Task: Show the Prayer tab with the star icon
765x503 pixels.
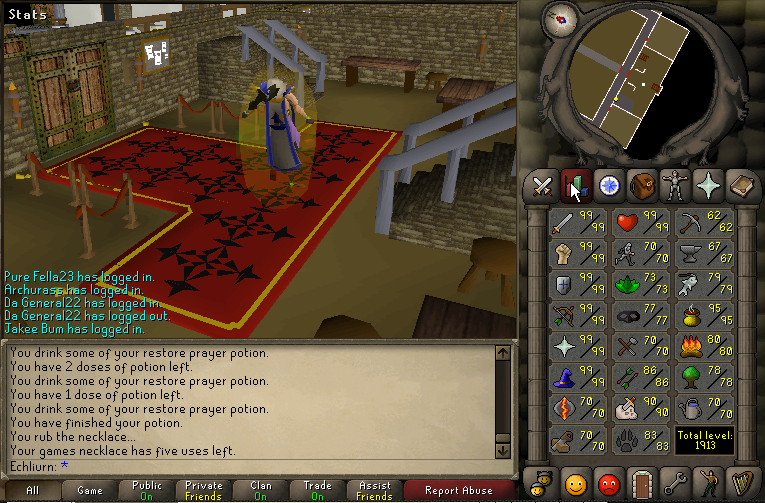Action: point(710,186)
